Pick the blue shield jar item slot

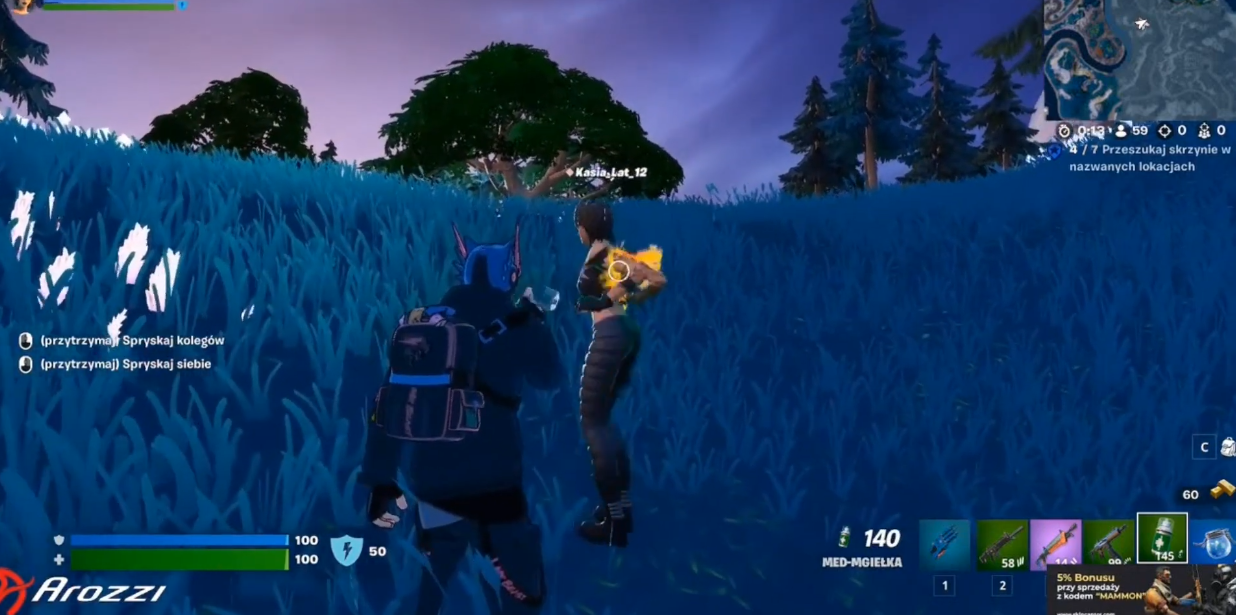click(x=1213, y=544)
